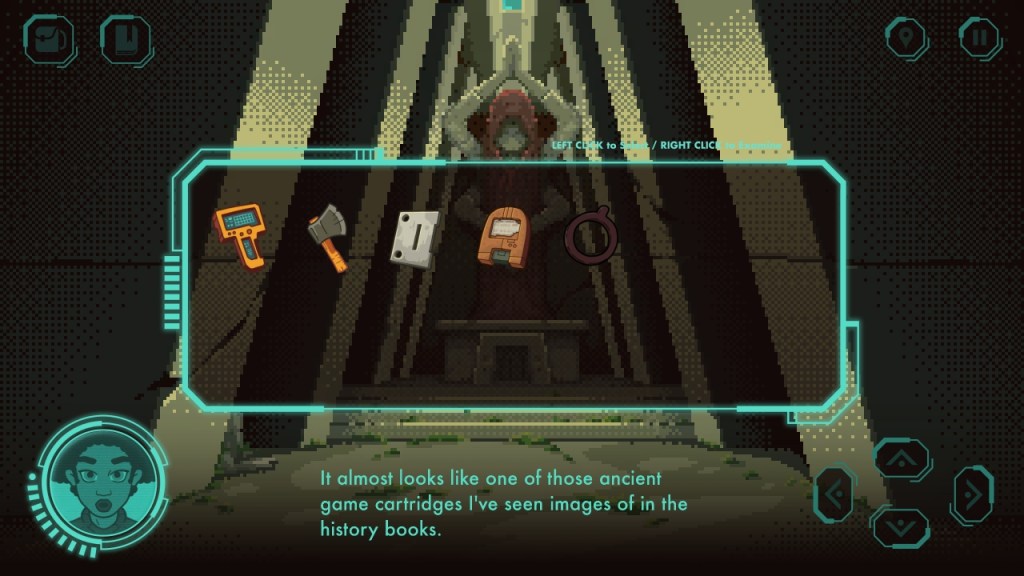Select the orange handheld scanner item
This screenshot has height=576, width=1024.
coord(240,235)
